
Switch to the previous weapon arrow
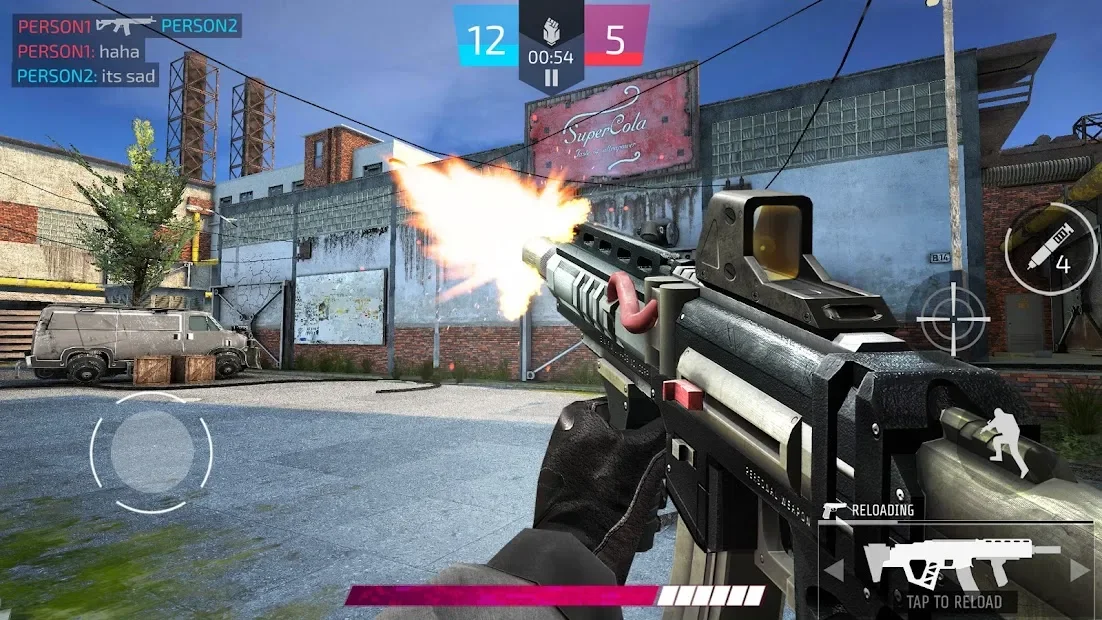click(834, 570)
